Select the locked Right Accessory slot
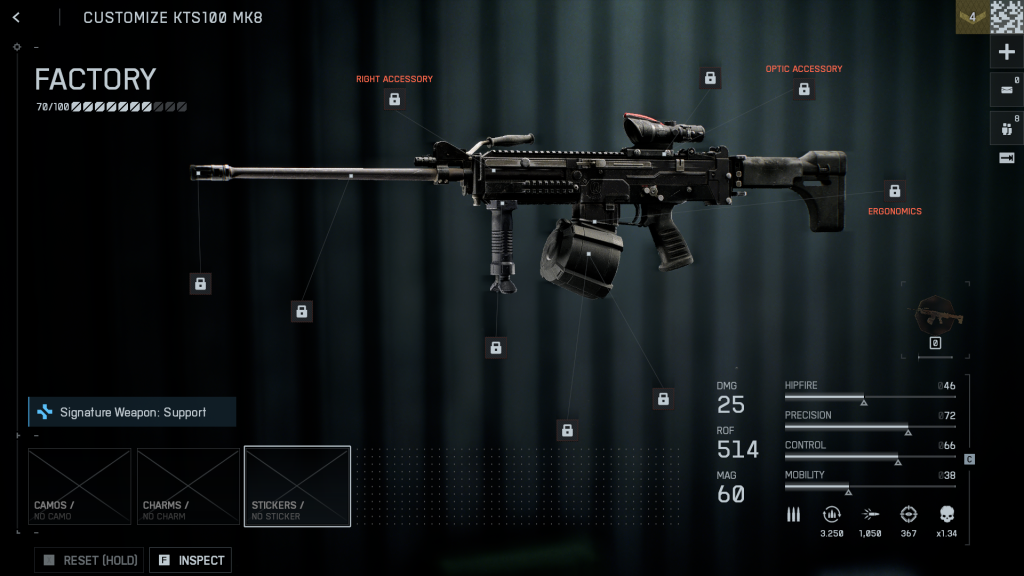 (x=395, y=99)
